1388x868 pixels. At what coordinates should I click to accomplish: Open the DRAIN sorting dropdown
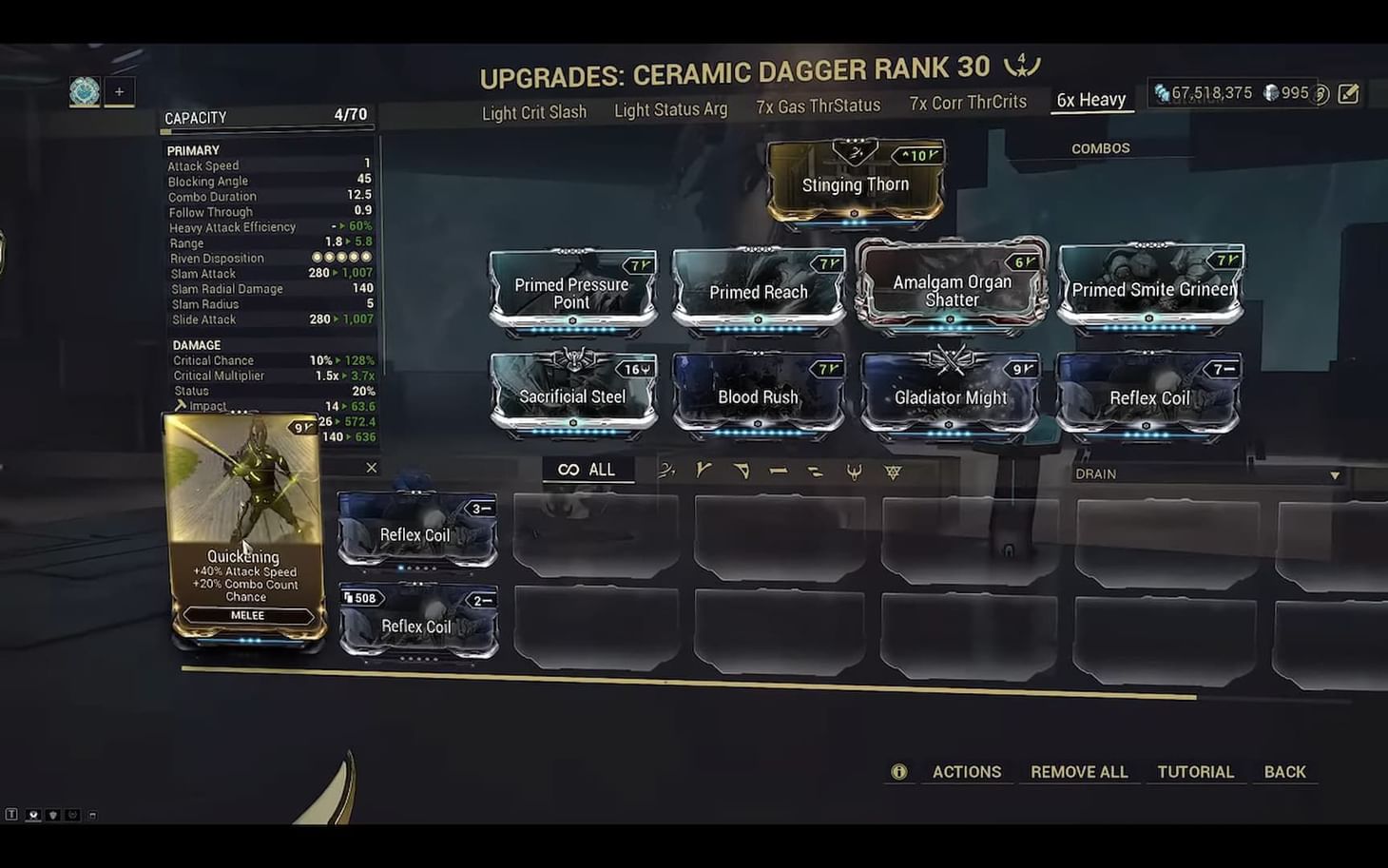pos(1205,473)
